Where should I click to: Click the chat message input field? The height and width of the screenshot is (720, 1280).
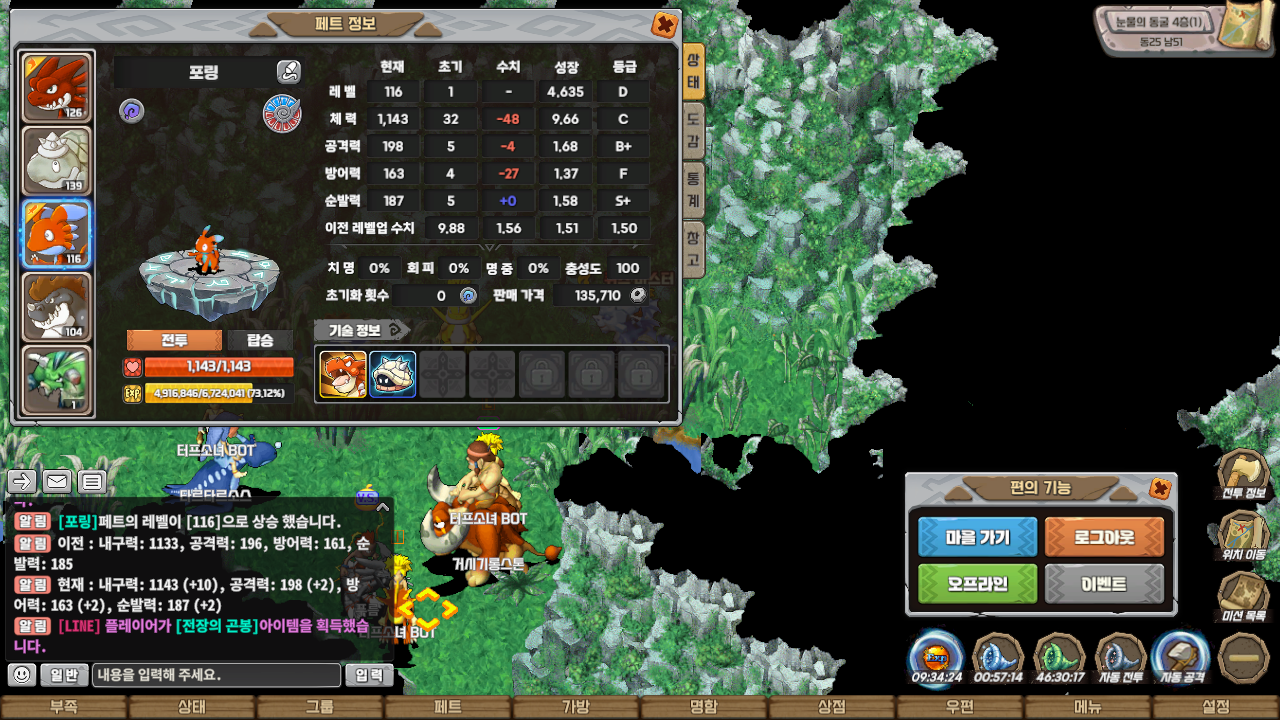tap(216, 675)
